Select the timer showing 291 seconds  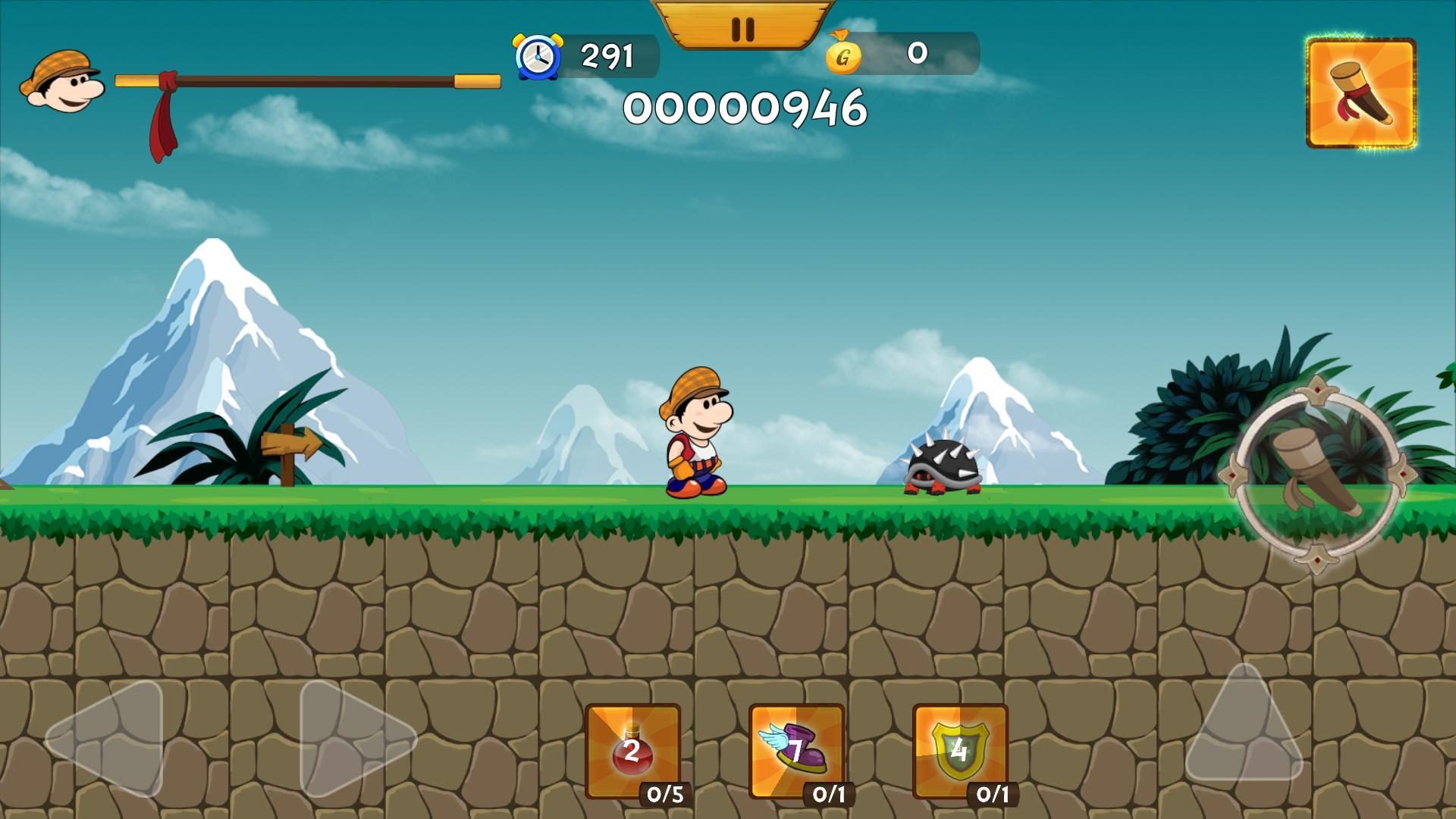(x=607, y=55)
